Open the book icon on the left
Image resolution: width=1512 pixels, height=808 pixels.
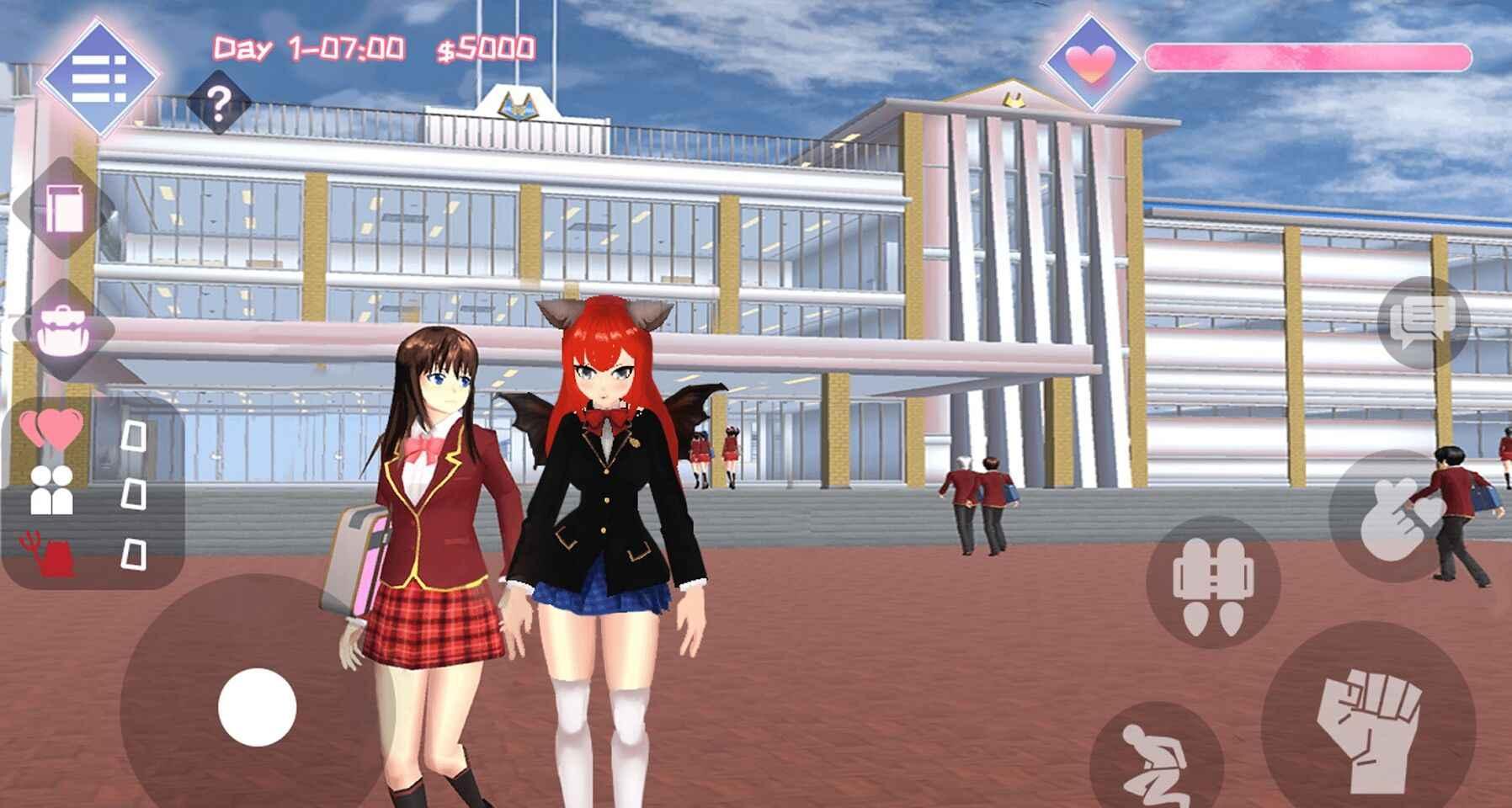point(63,208)
